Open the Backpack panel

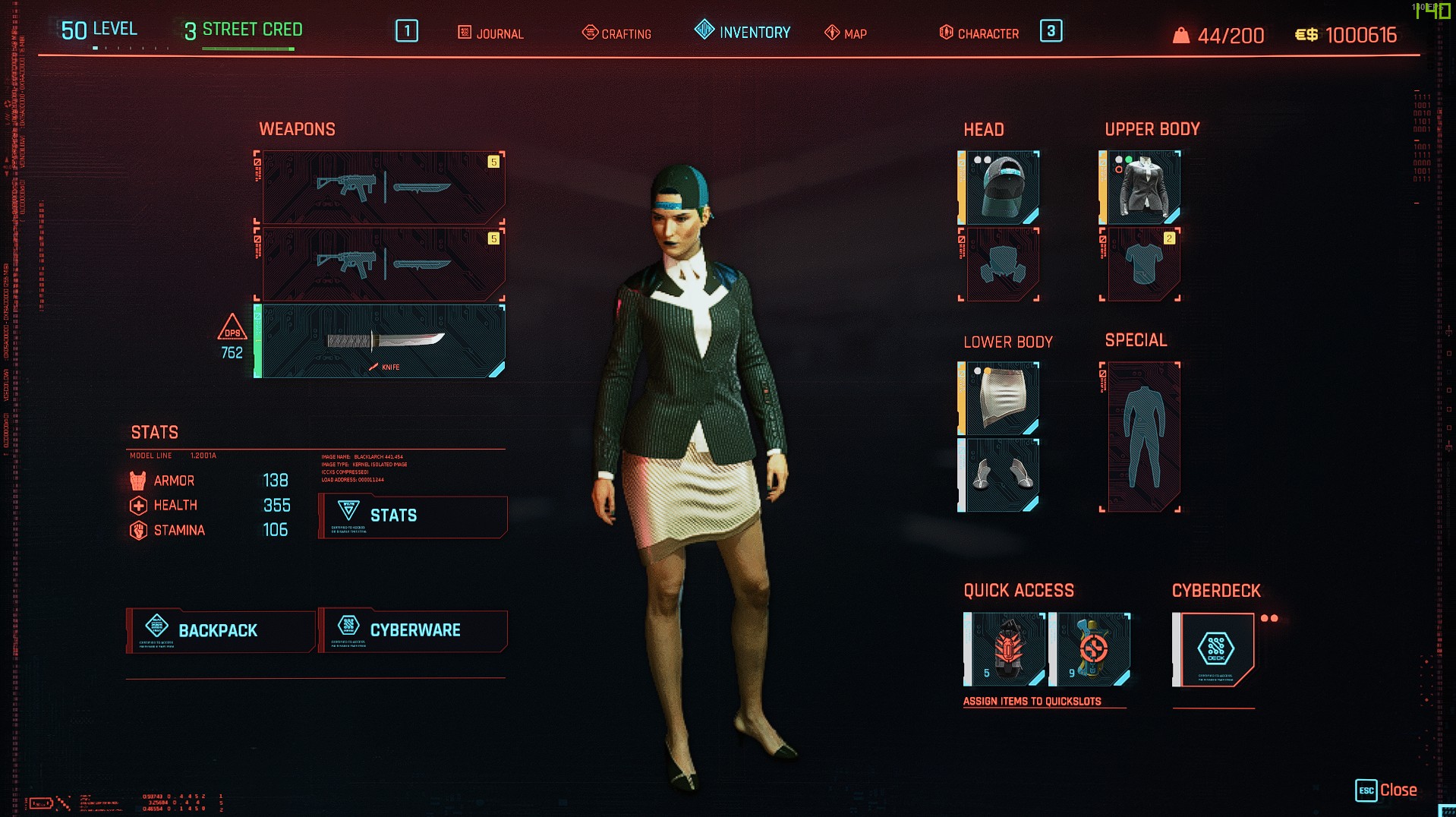point(219,630)
